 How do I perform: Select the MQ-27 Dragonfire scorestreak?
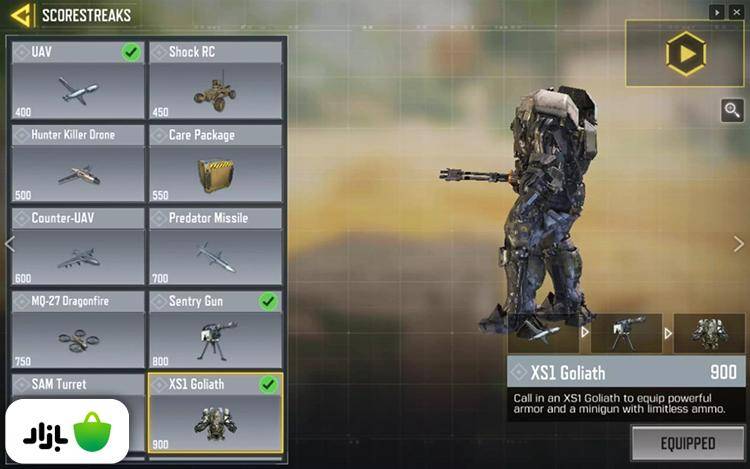click(x=78, y=329)
